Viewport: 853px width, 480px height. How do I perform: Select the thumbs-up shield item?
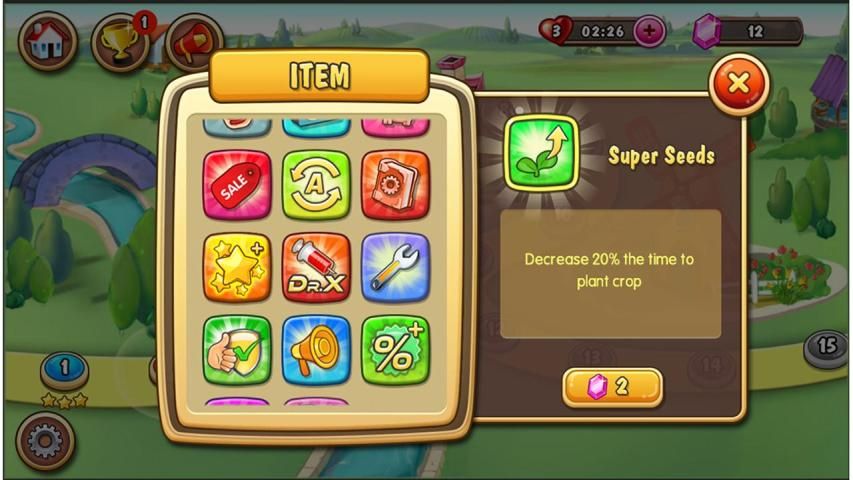[237, 349]
